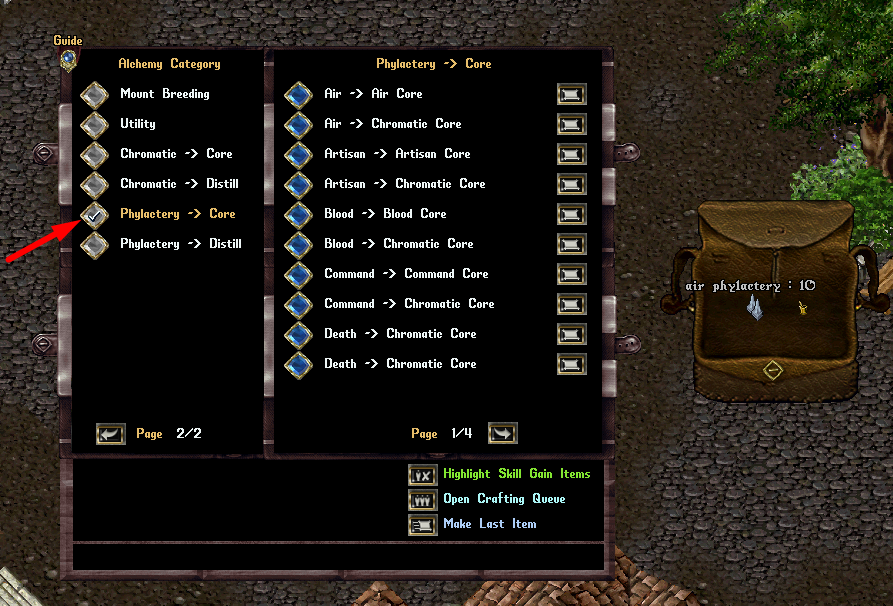Toggle Highlight Skill Gain Items

point(423,475)
